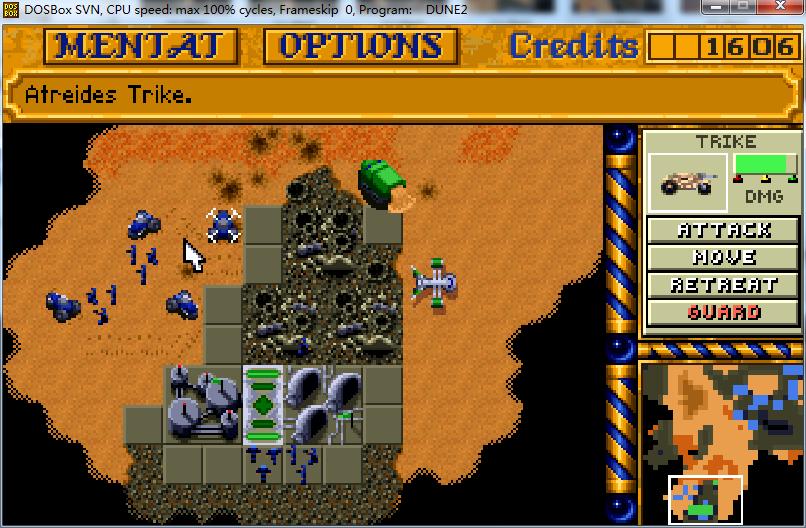
Task: Open the Options menu
Action: point(361,46)
